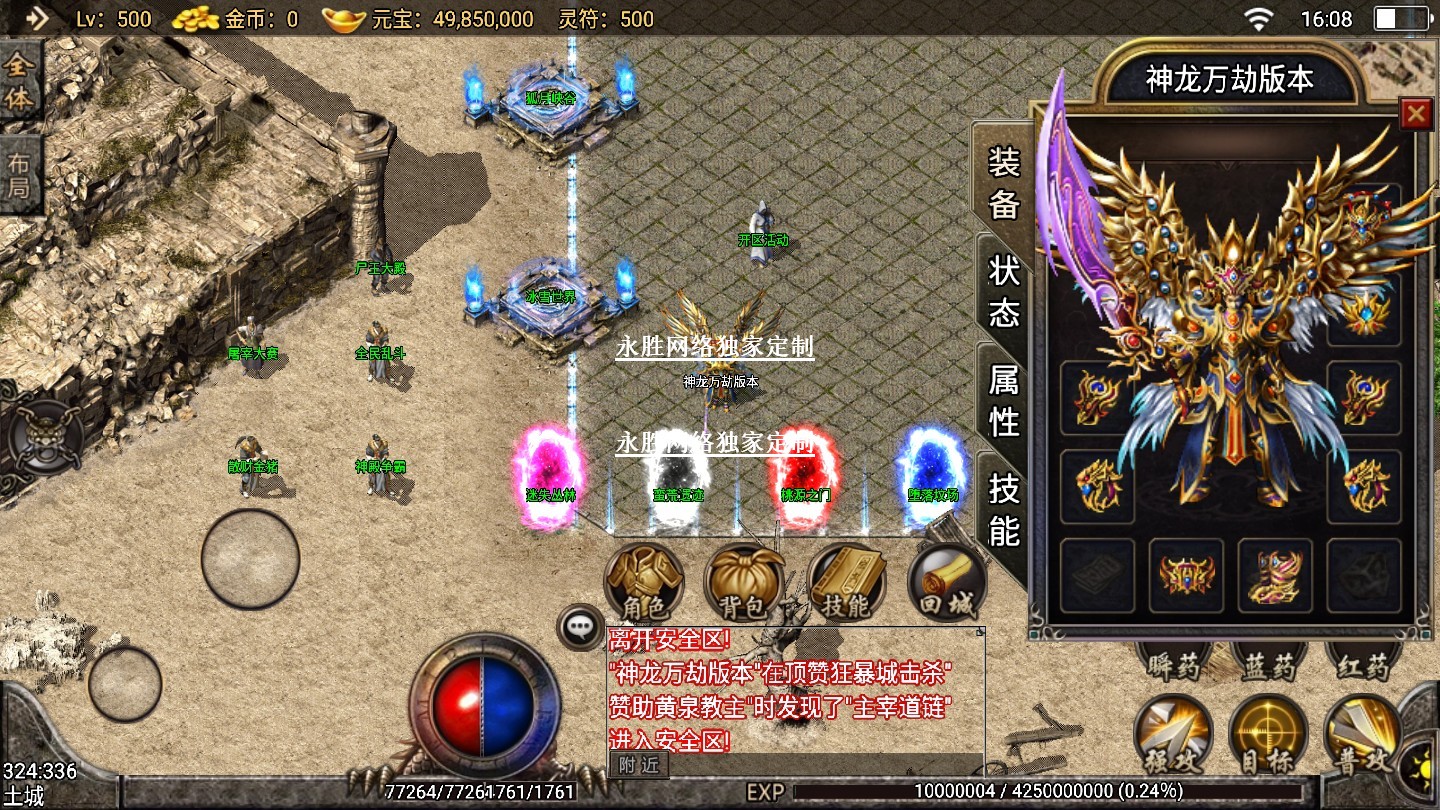The width and height of the screenshot is (1440, 810).
Task: Use the 蓝药 blue potion slot
Action: (1268, 664)
